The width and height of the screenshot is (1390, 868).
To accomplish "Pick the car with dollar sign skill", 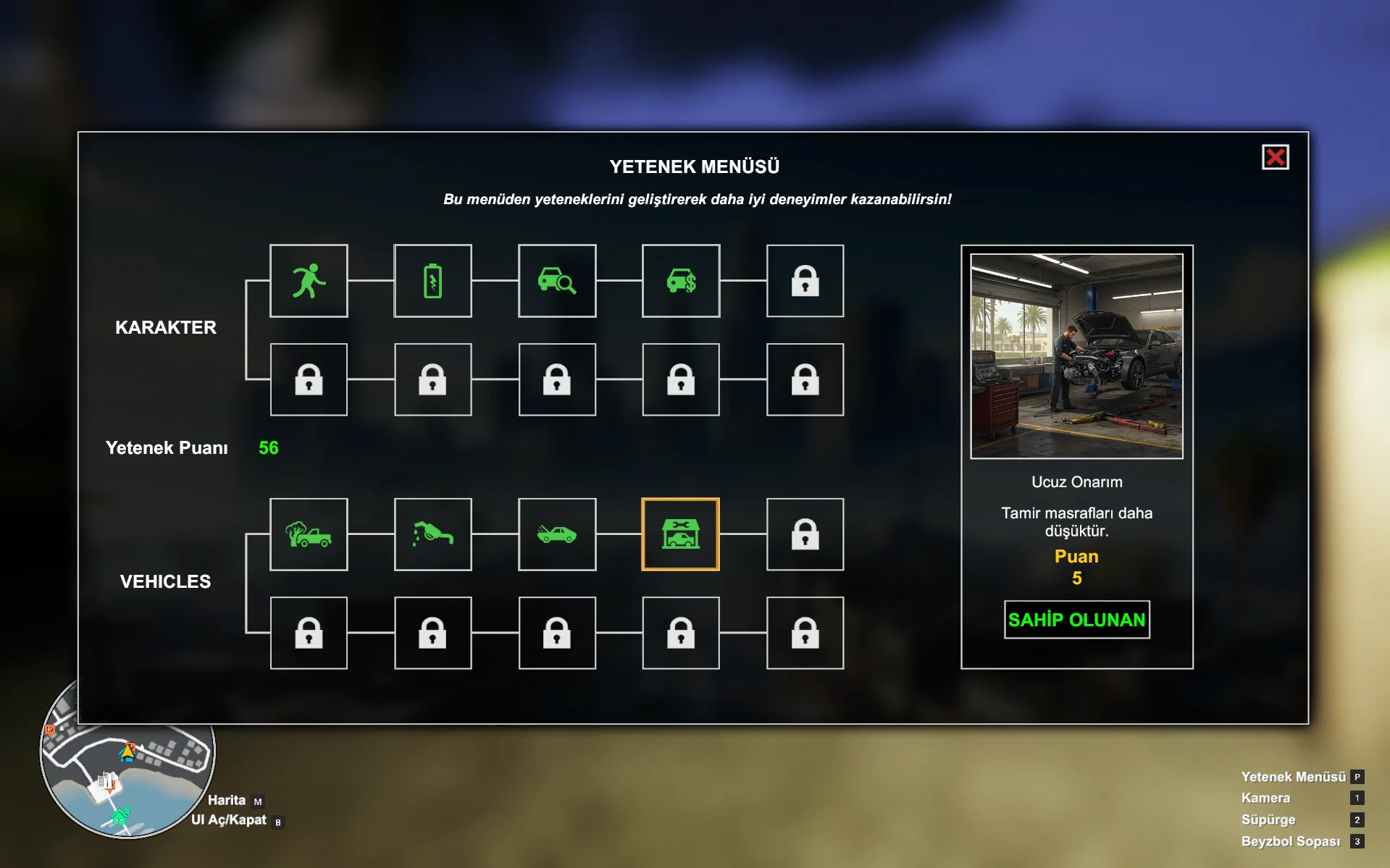I will (x=681, y=281).
